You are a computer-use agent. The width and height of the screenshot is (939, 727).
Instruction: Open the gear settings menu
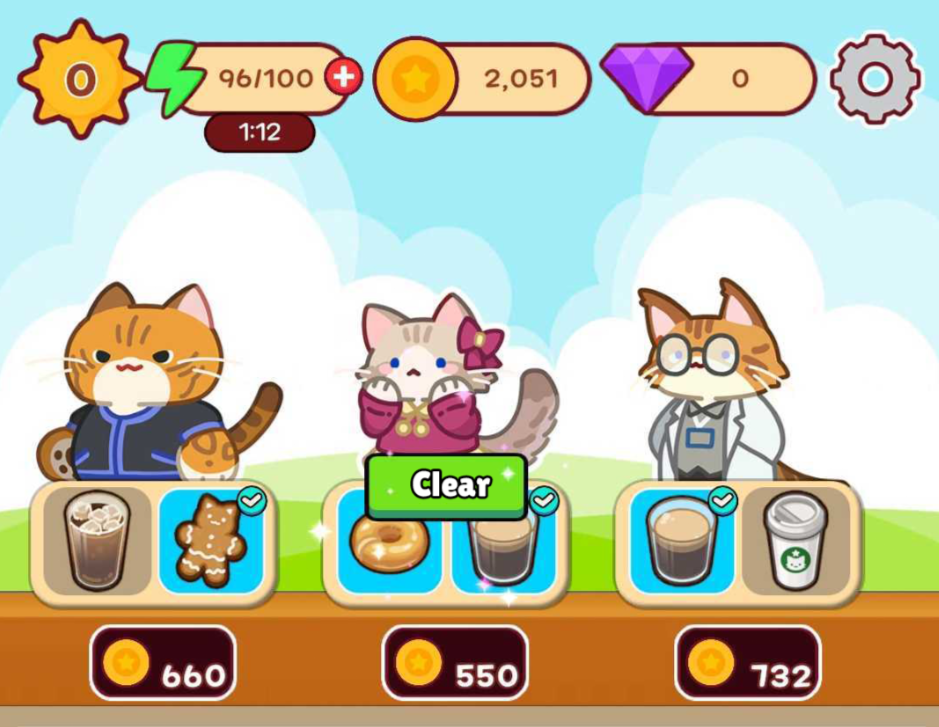[x=875, y=79]
